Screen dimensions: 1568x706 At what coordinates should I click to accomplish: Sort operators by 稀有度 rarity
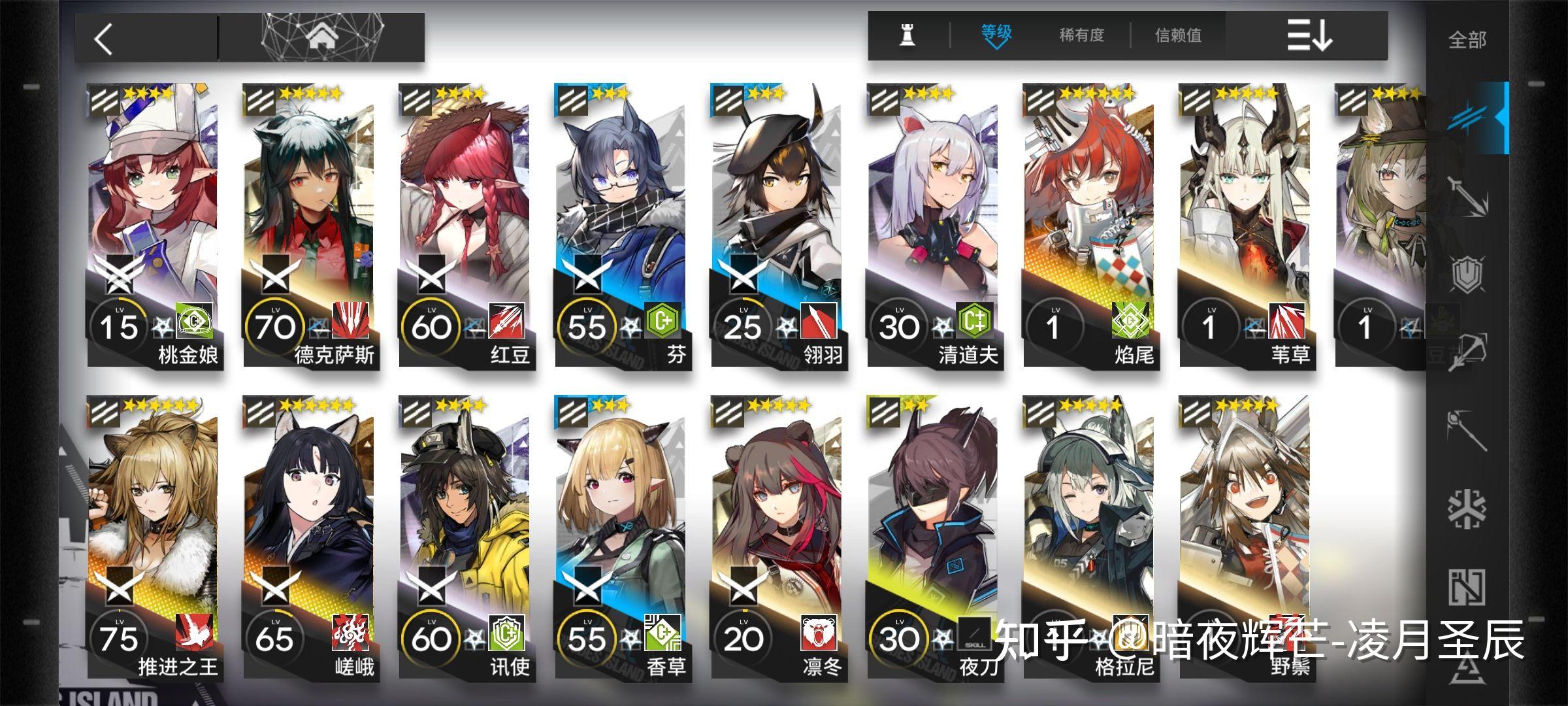coord(1081,35)
